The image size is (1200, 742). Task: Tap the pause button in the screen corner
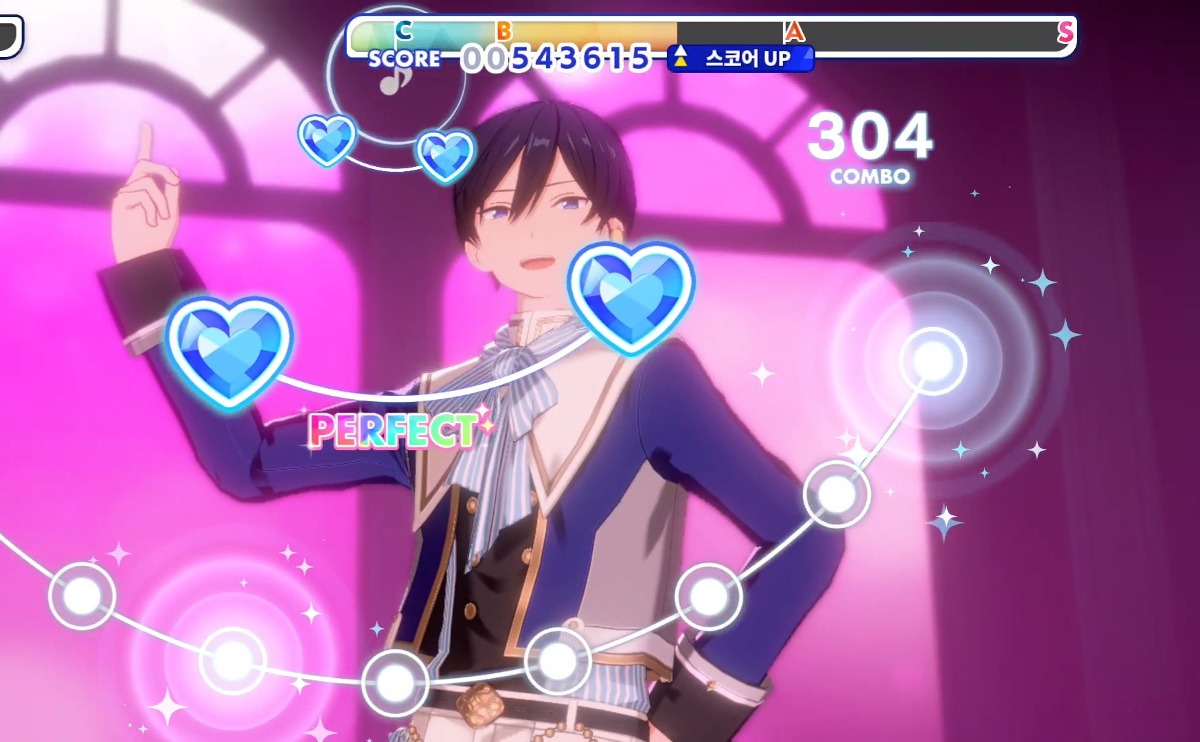pos(8,34)
